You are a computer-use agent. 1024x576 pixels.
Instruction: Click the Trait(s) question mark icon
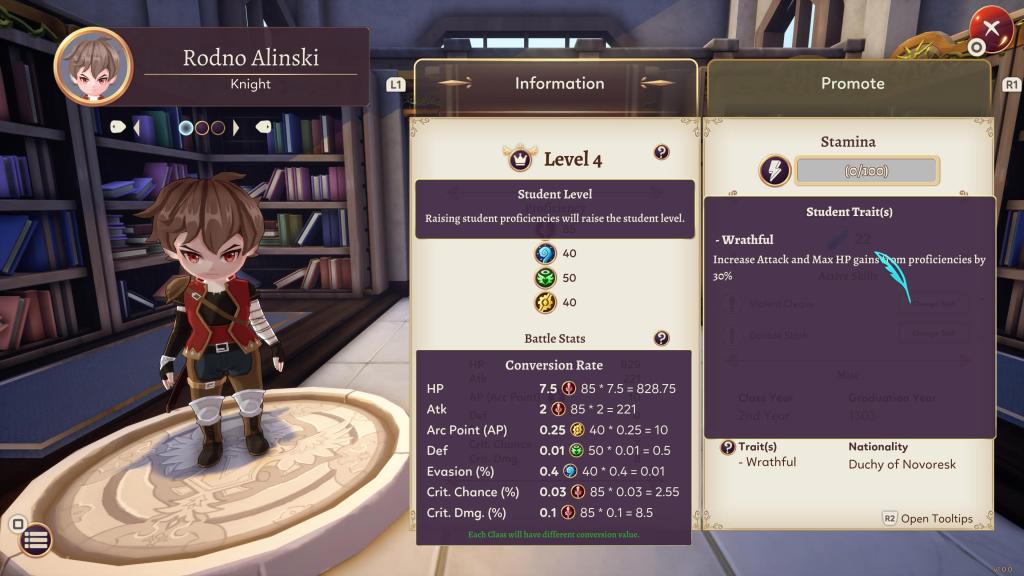point(728,447)
